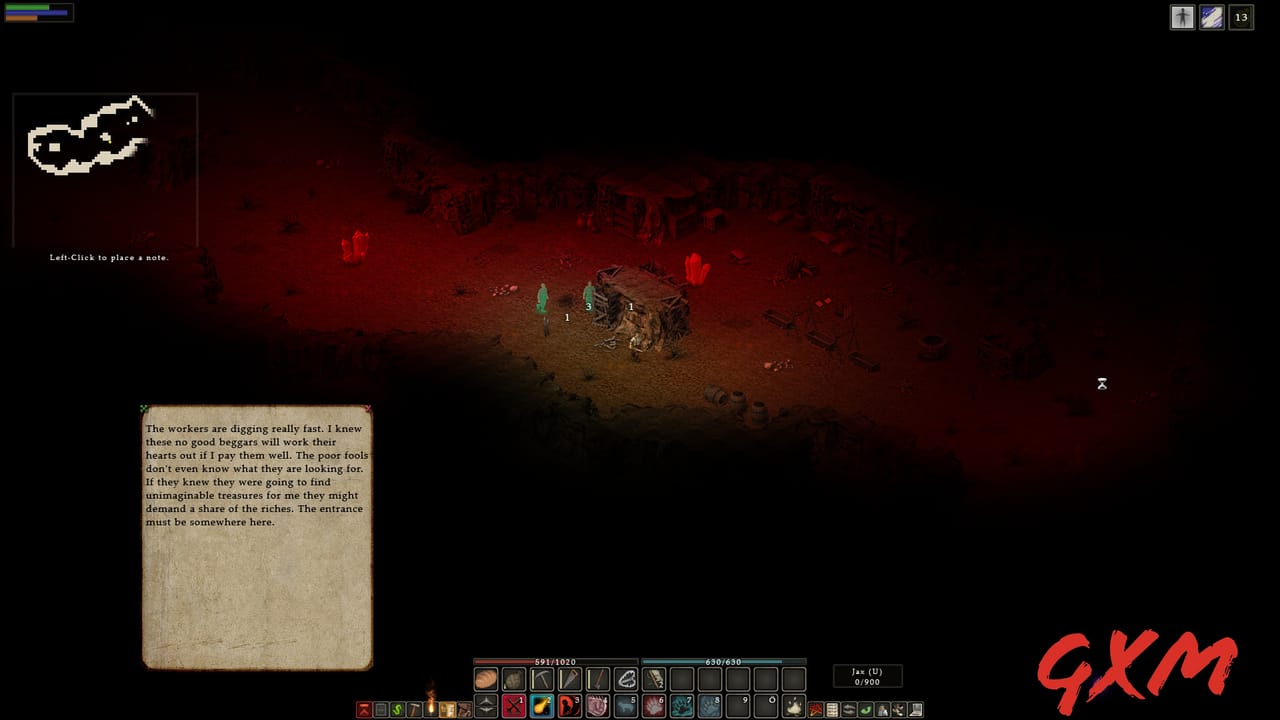Image resolution: width=1280 pixels, height=720 pixels.
Task: Place a note on the minimap
Action: (105, 165)
